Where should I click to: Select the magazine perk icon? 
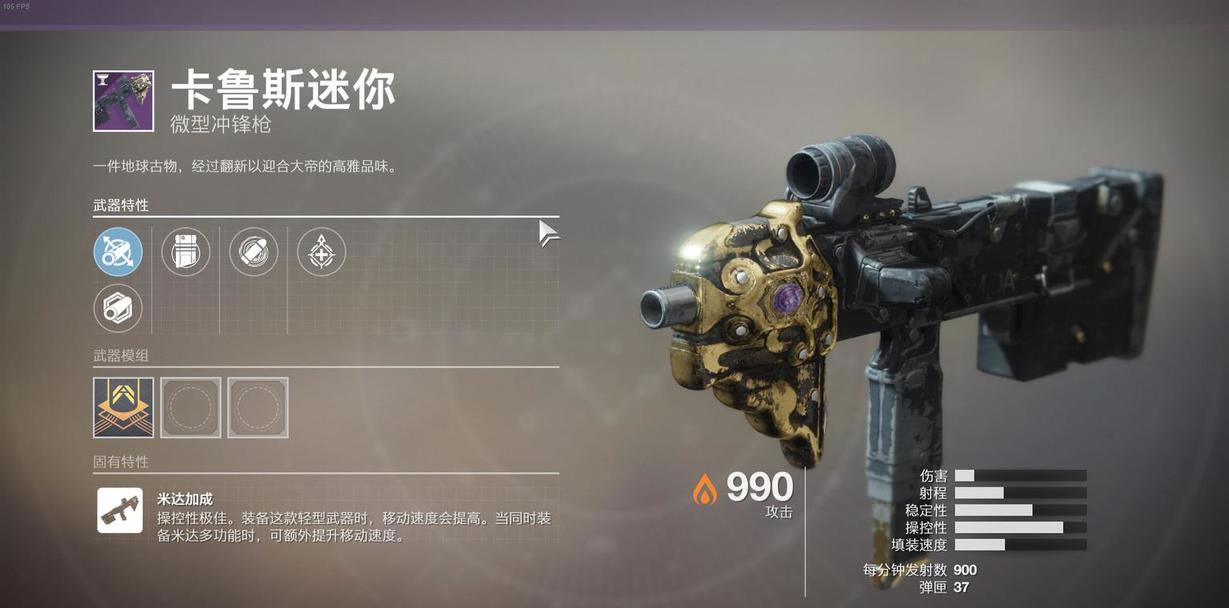(186, 252)
